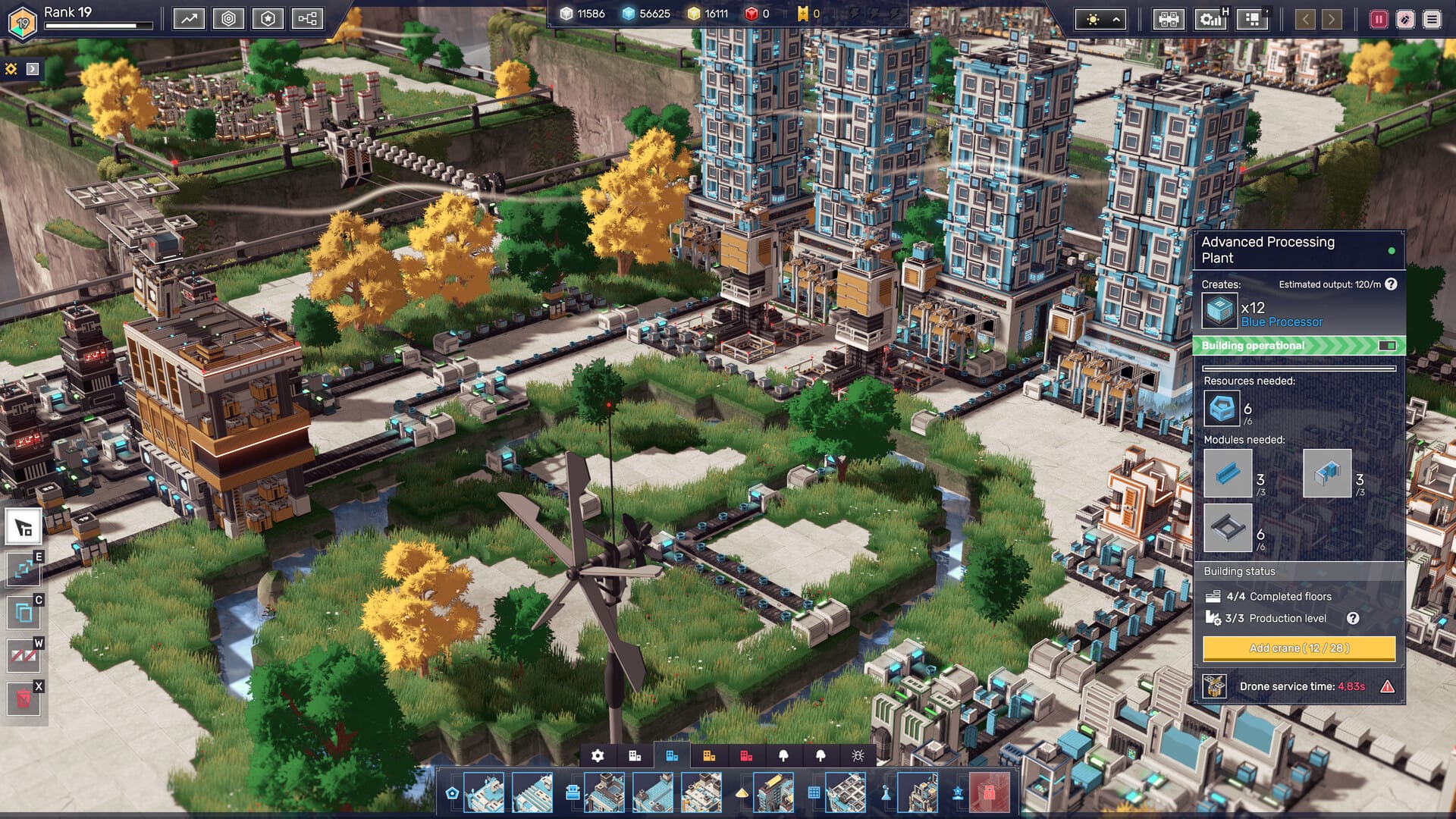The image size is (1456, 819).
Task: Choose the yellow-roofed building thumbnail
Action: coord(773,793)
